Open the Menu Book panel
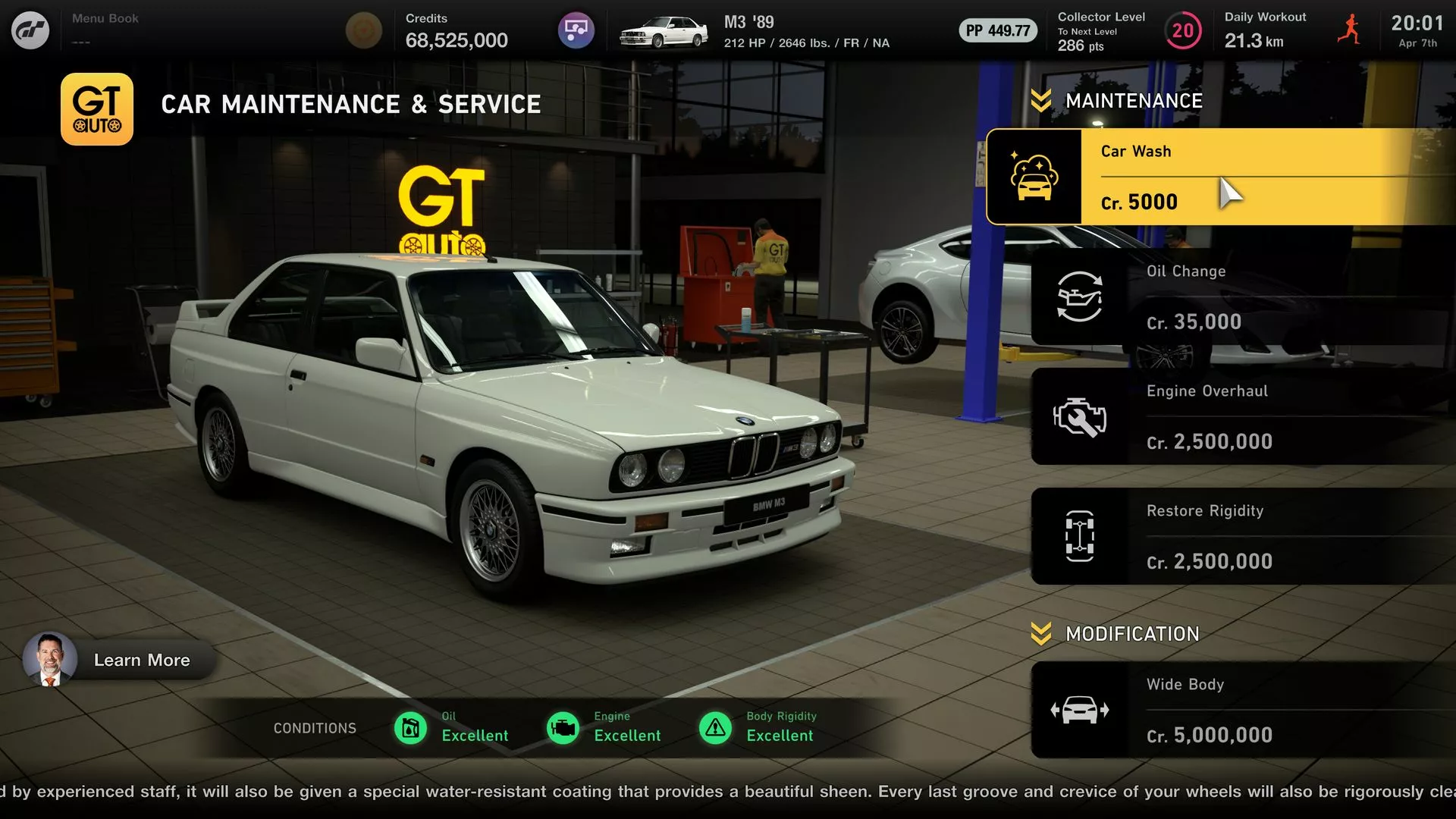Image resolution: width=1456 pixels, height=819 pixels. point(105,29)
